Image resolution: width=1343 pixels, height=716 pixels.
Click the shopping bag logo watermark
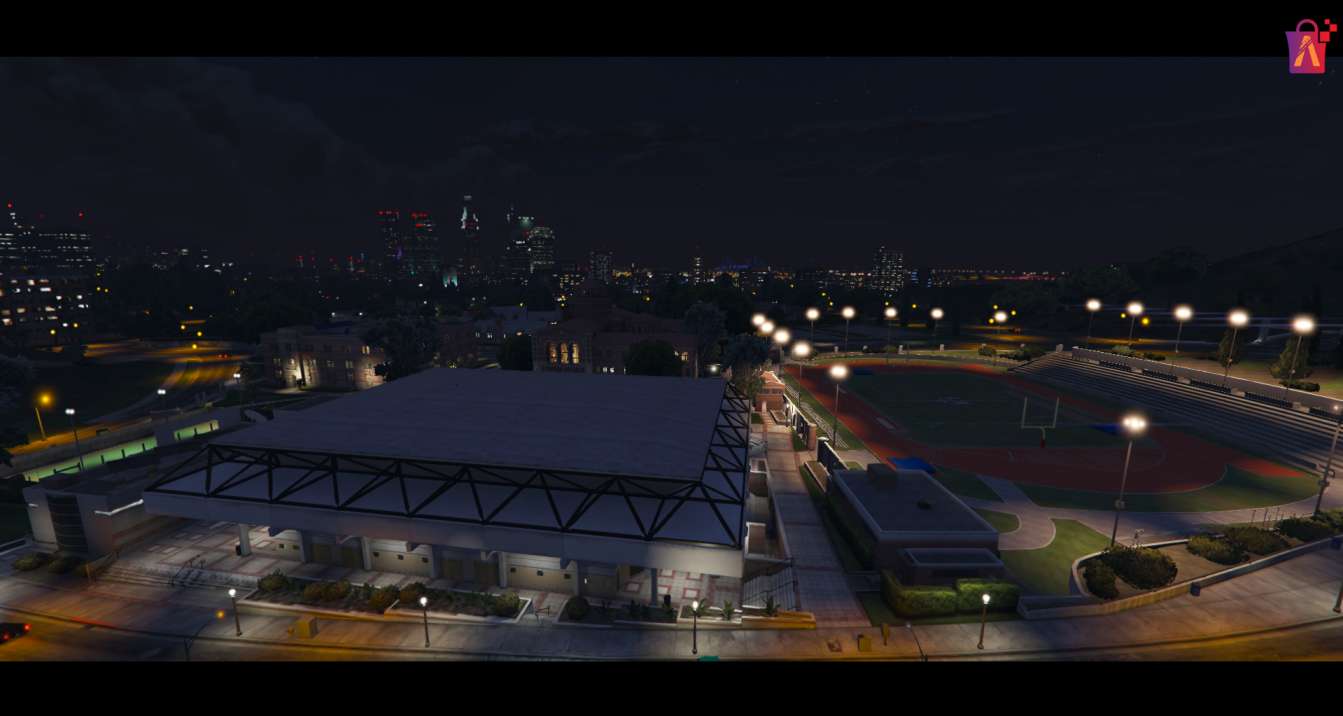(1308, 47)
